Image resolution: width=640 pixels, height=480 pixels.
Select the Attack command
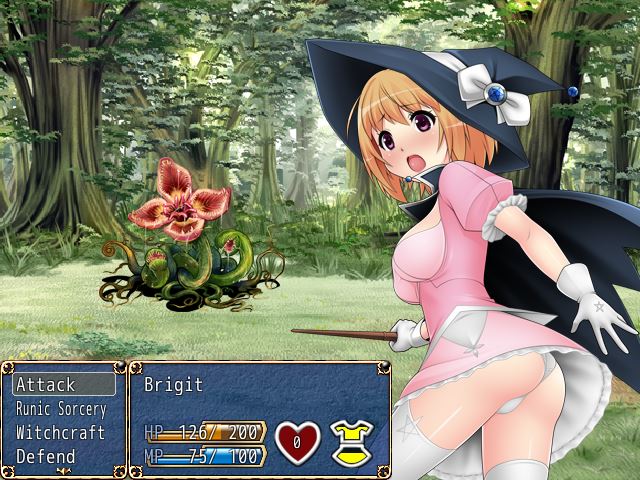point(62,384)
